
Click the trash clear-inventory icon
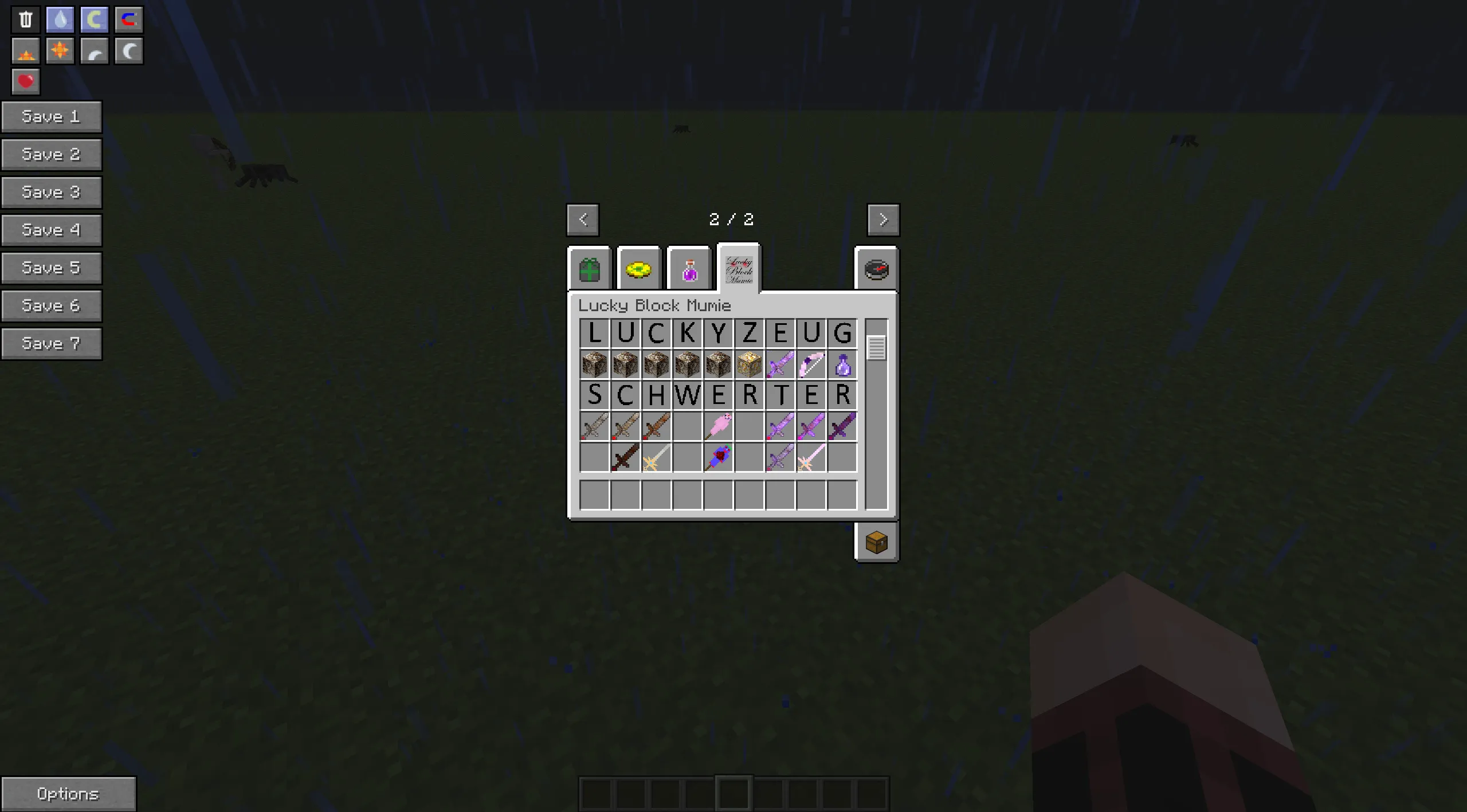[25, 19]
